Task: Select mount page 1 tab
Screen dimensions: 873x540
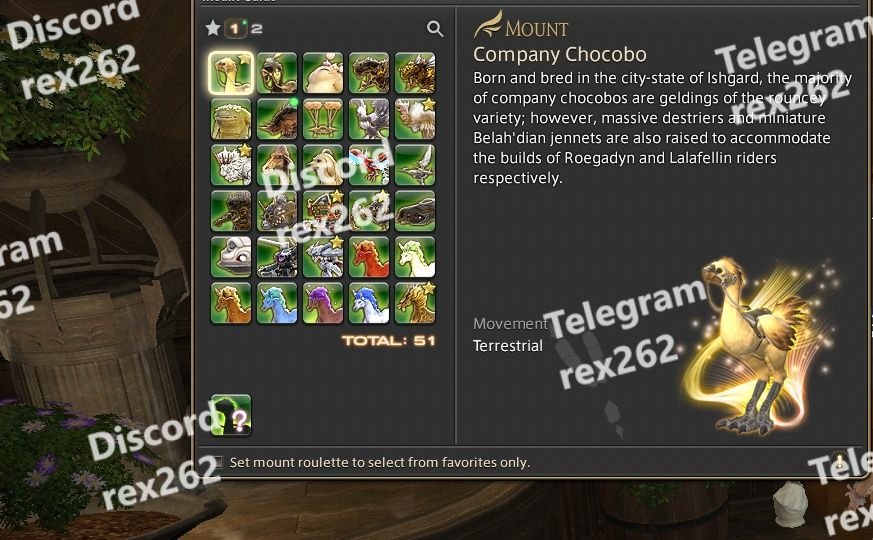Action: click(236, 29)
